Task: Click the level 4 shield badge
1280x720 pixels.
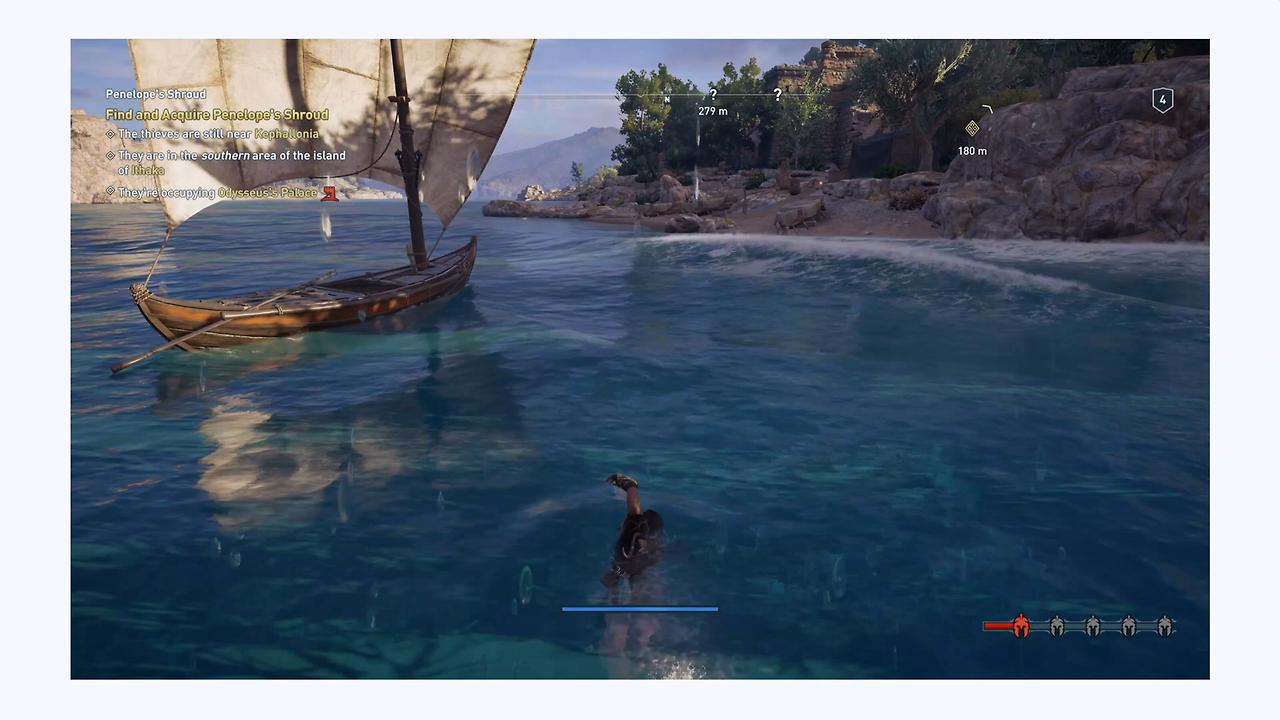Action: pyautogui.click(x=1162, y=99)
